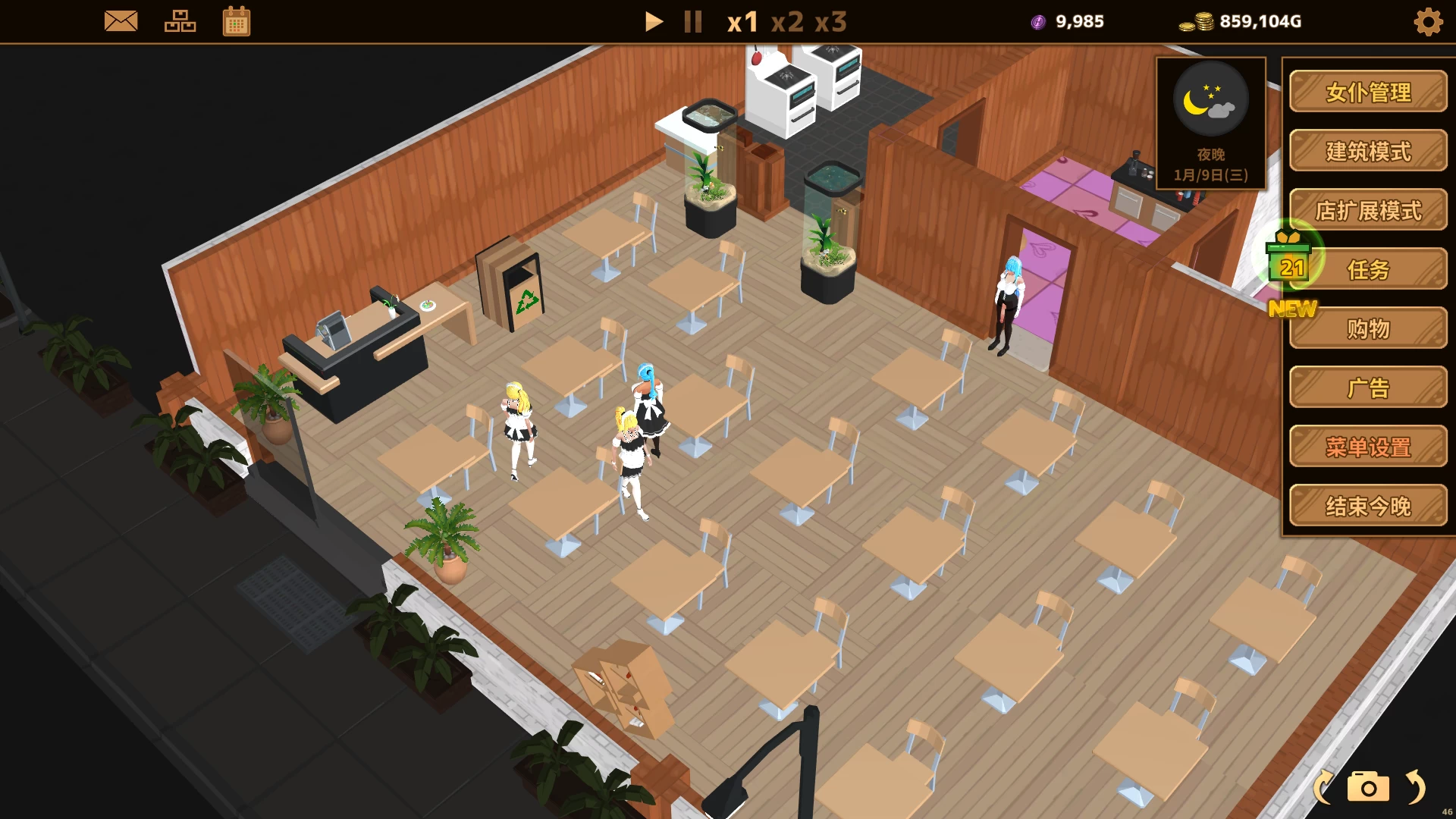
Task: Open the furniture/item catalog icon in top bar
Action: [180, 21]
